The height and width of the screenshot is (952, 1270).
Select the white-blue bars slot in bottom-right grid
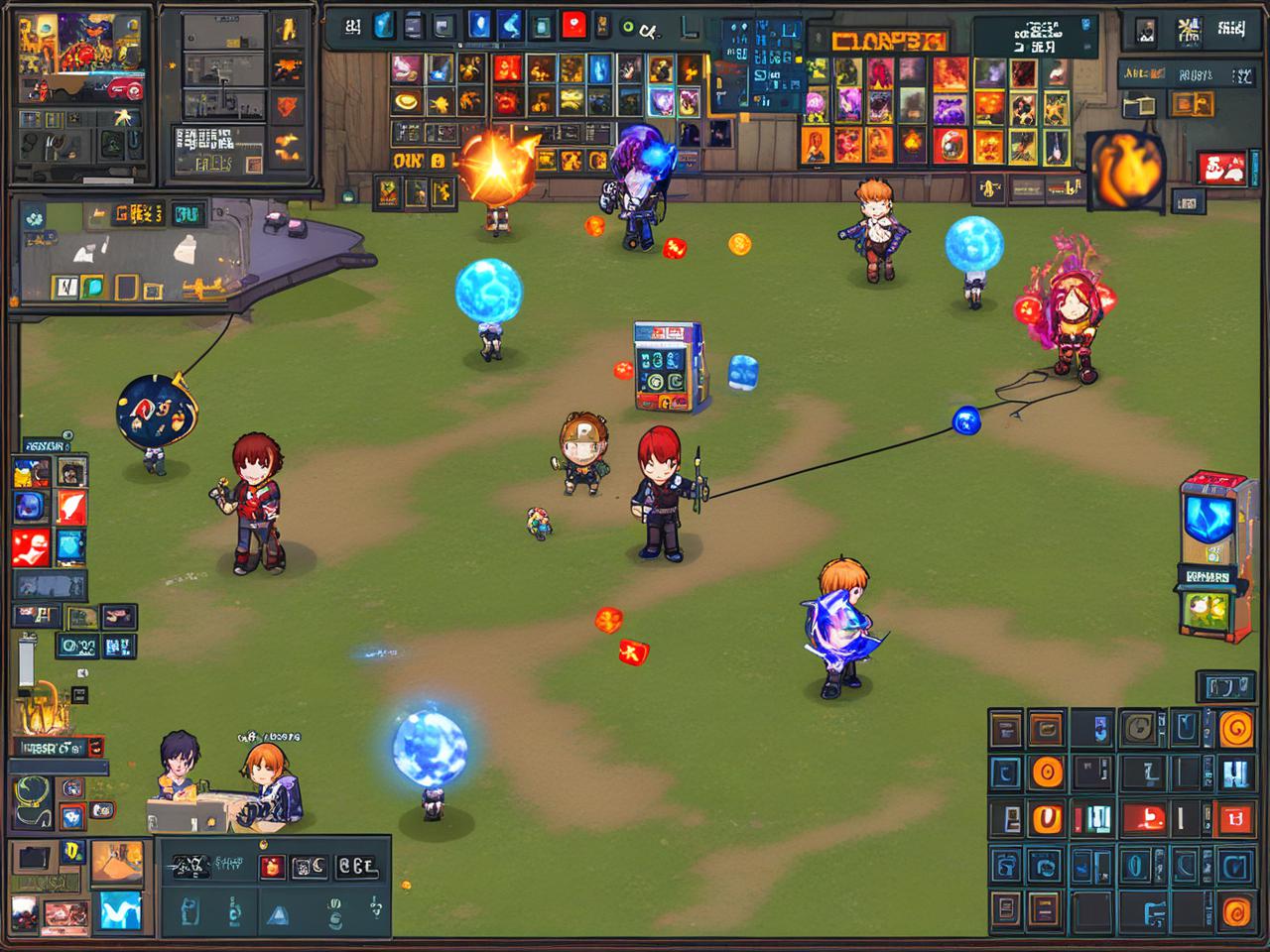[1235, 773]
